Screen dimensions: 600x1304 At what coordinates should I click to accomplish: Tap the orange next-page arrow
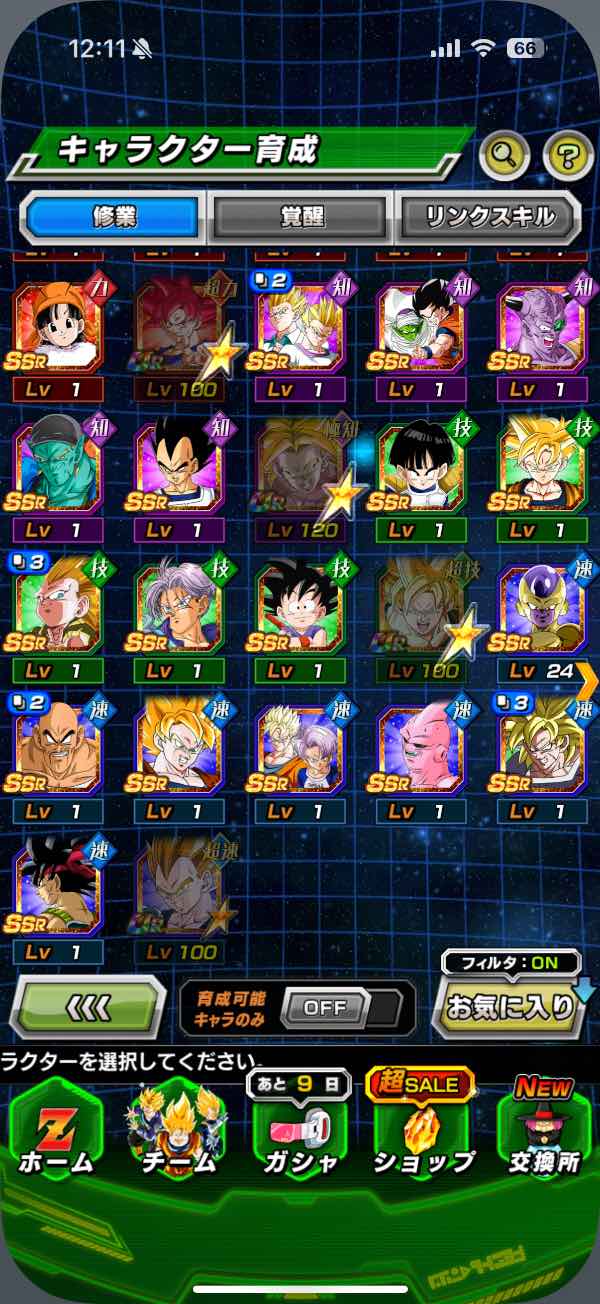coord(588,681)
